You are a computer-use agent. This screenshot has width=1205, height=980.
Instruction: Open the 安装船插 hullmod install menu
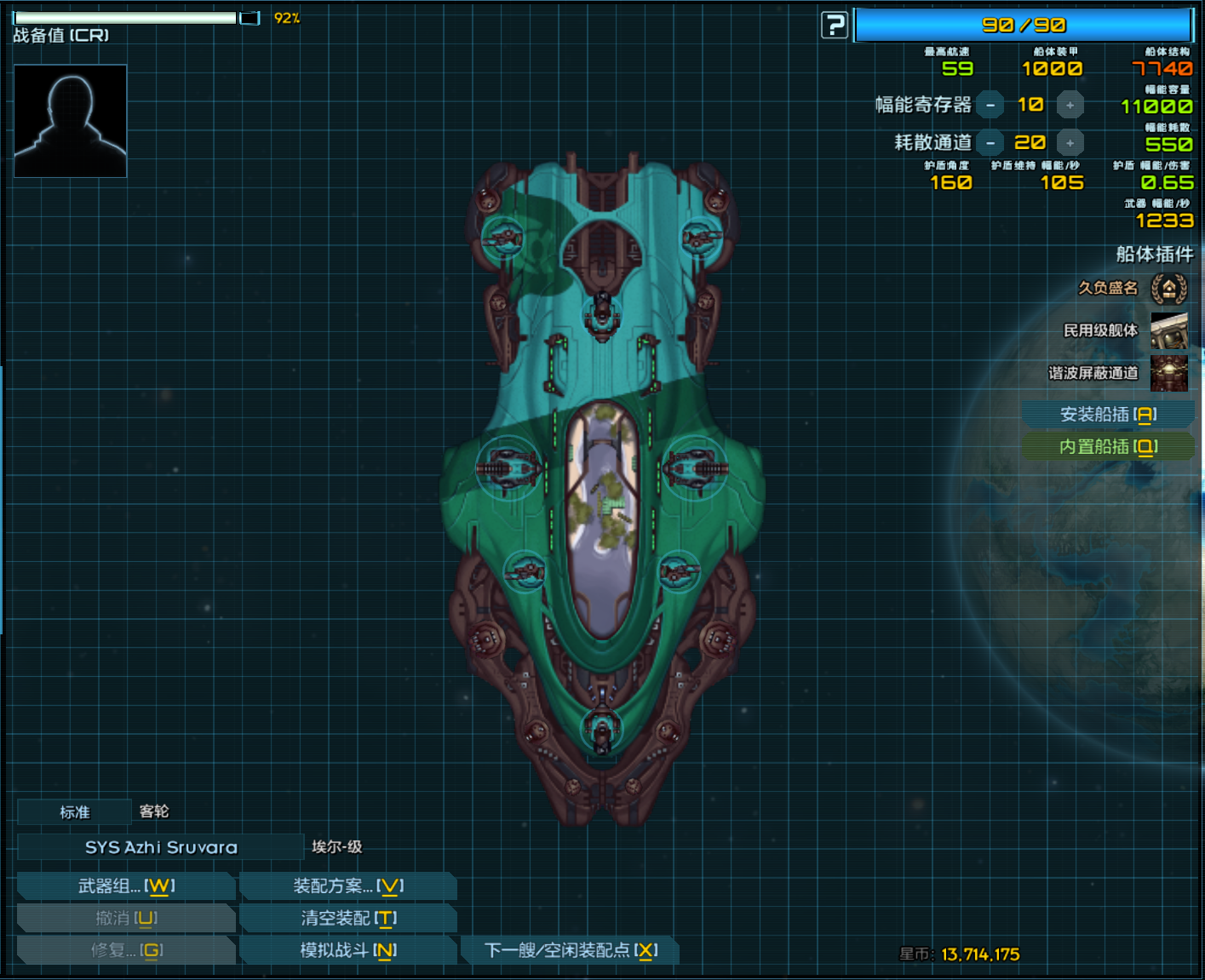(1107, 415)
